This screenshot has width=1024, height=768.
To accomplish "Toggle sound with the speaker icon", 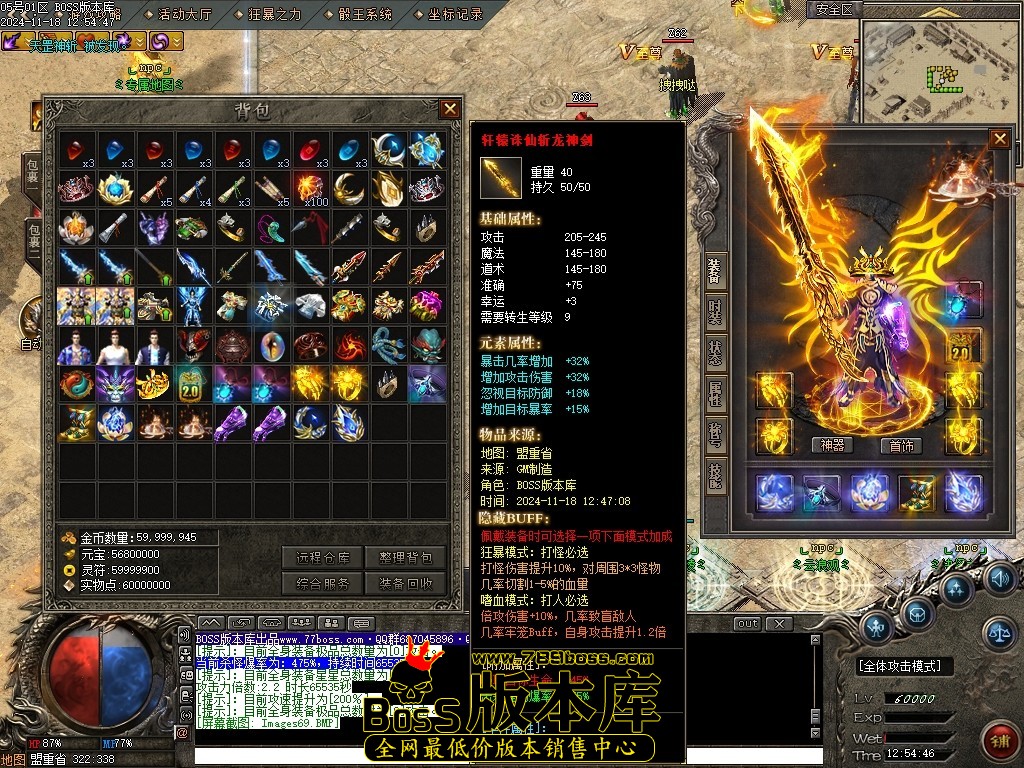I will (x=1000, y=579).
